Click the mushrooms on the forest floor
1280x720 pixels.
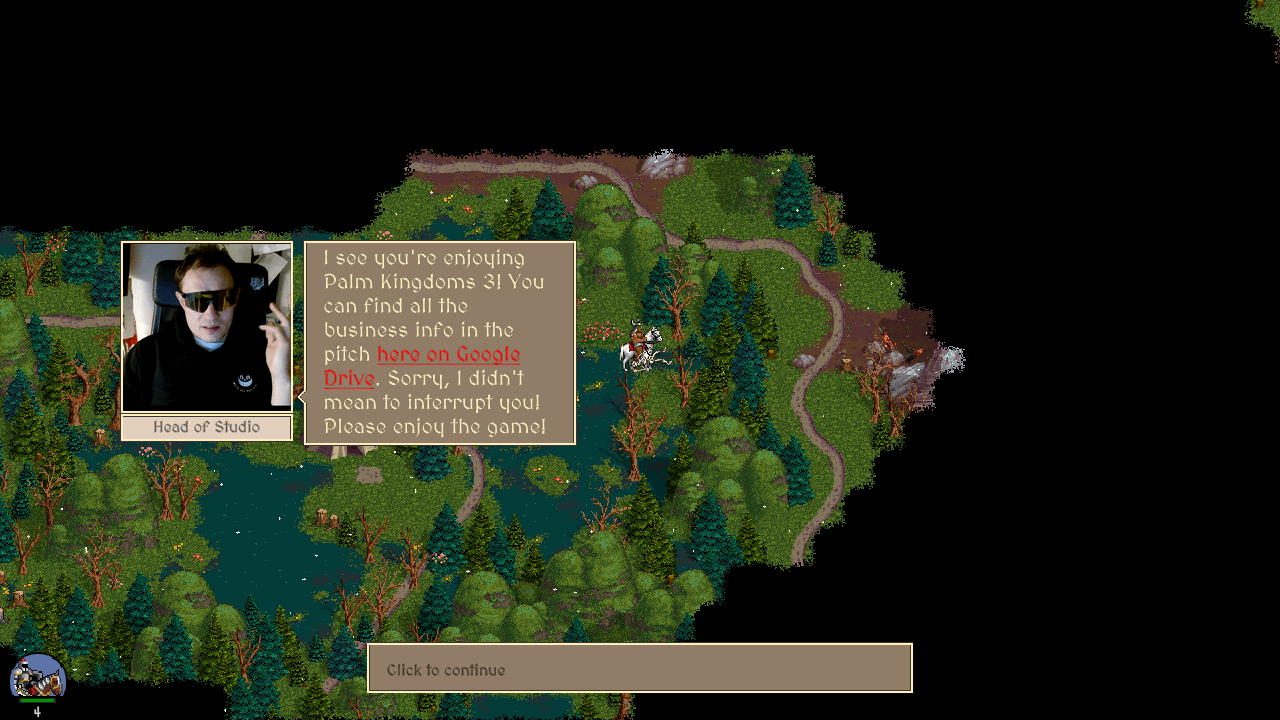(558, 478)
